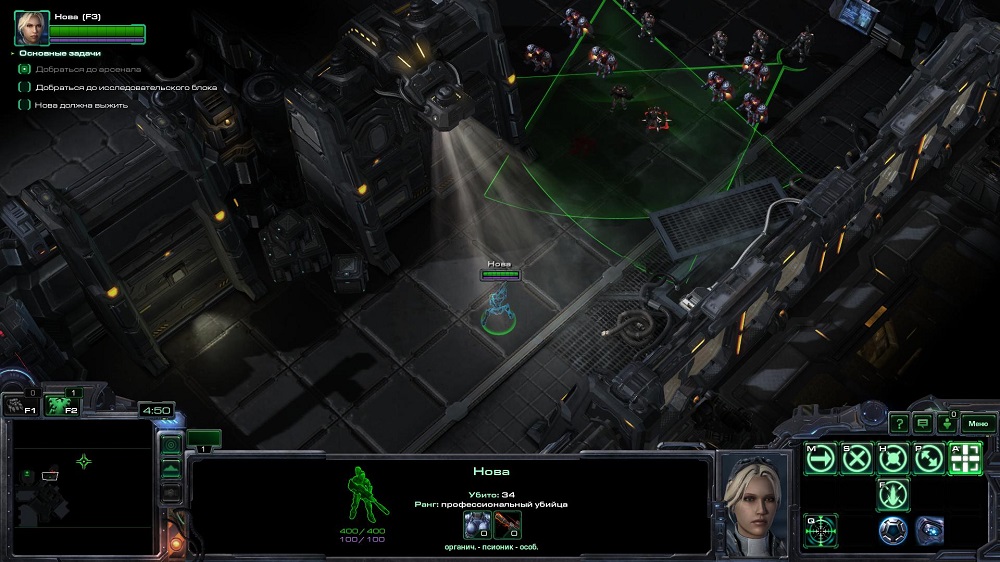Activate the Snipe crosshair ability
Screen dimensions: 1000x562
click(x=821, y=529)
